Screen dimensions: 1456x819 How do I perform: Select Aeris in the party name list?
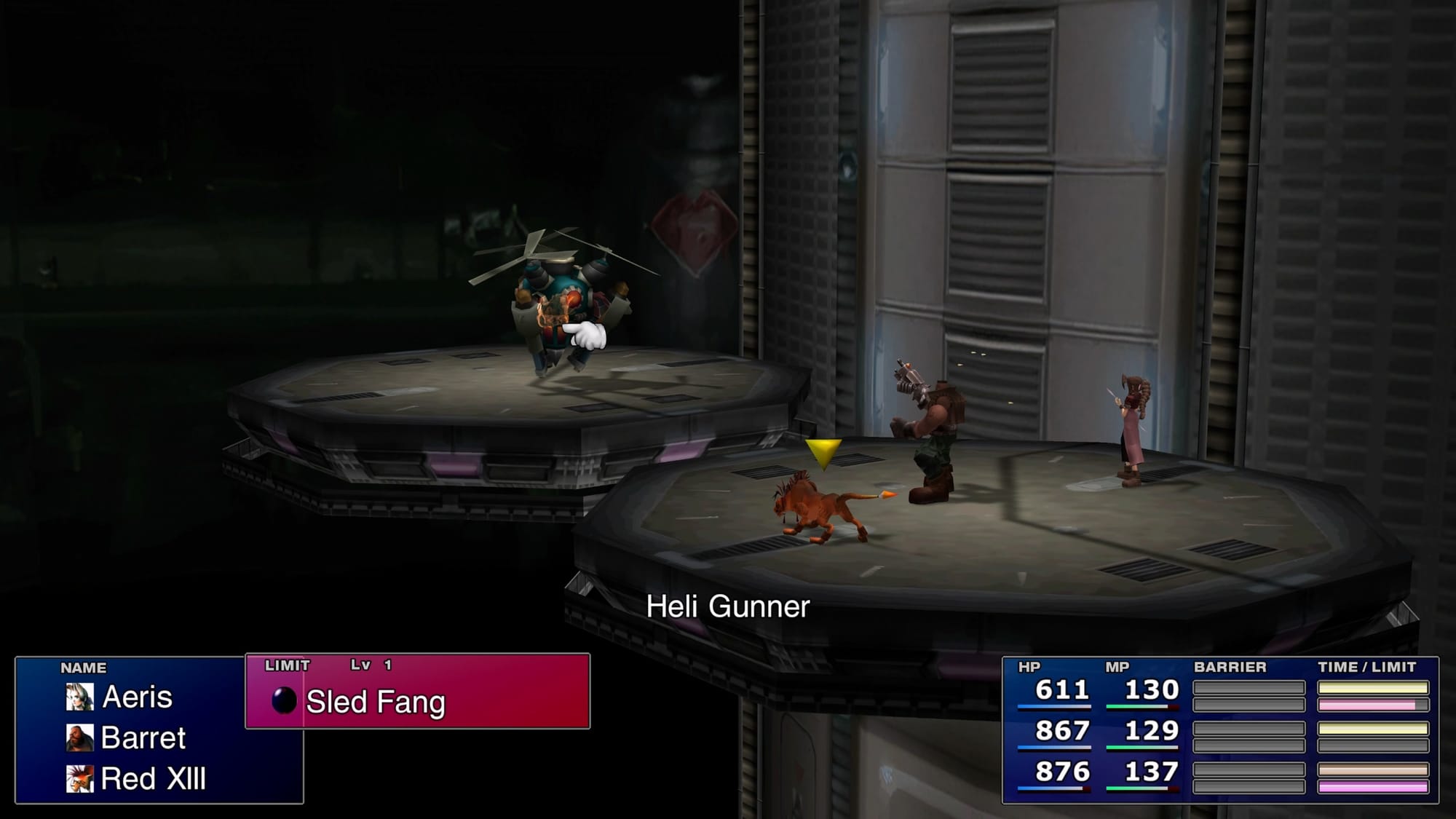(x=137, y=697)
